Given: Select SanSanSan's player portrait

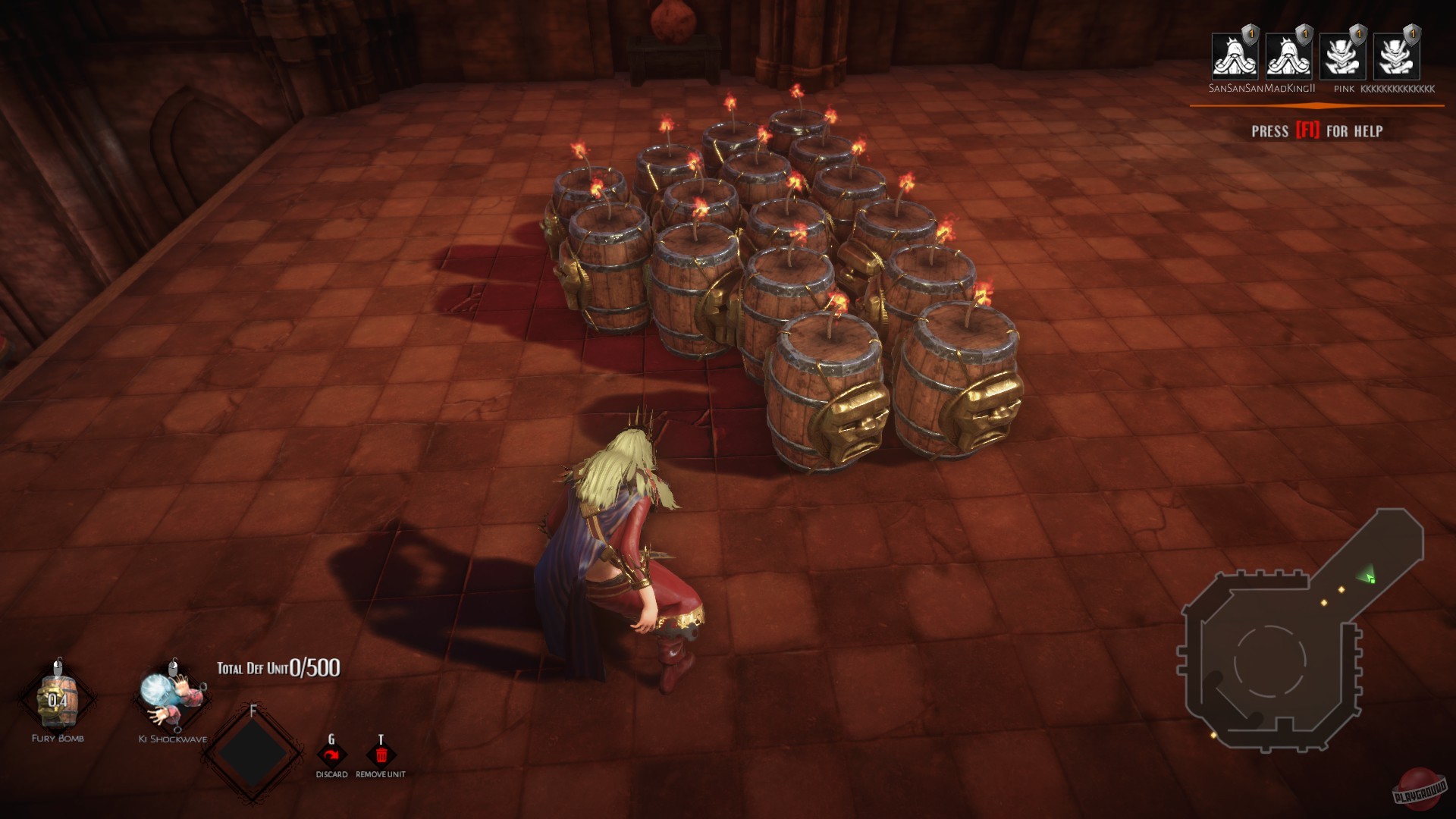Looking at the screenshot, I should (x=1234, y=57).
